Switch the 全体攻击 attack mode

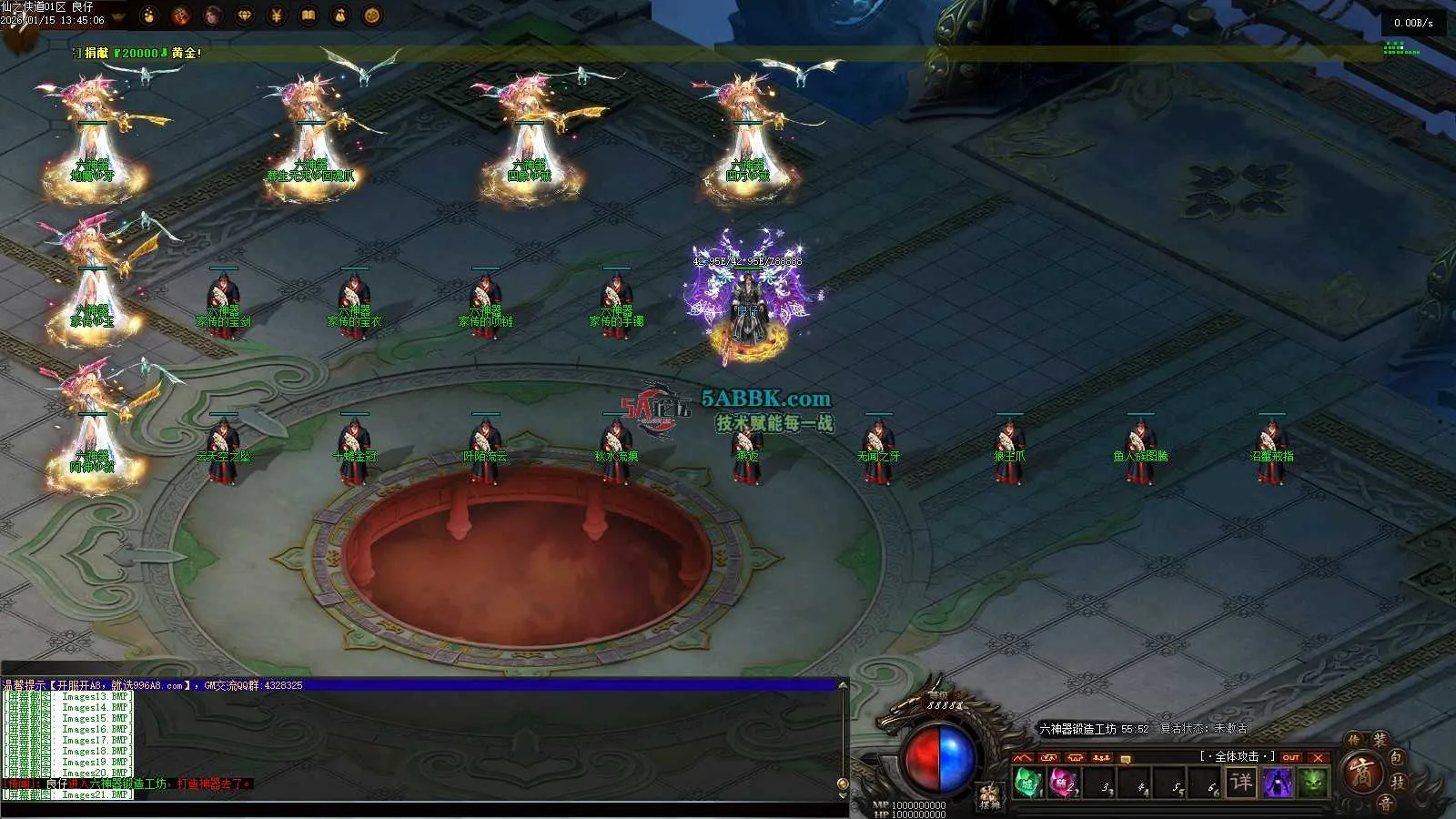(1236, 756)
